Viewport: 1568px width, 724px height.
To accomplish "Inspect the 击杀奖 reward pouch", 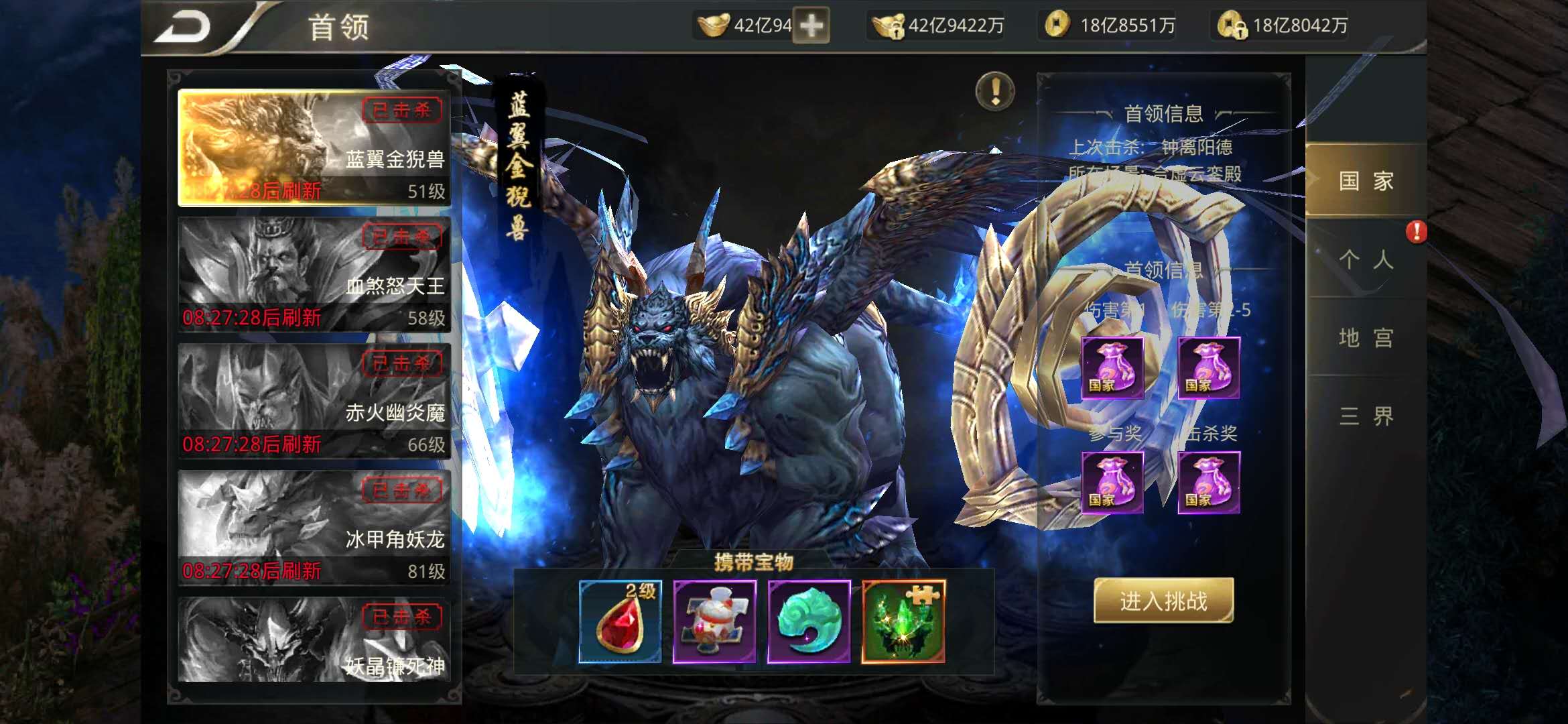I will coord(1209,483).
